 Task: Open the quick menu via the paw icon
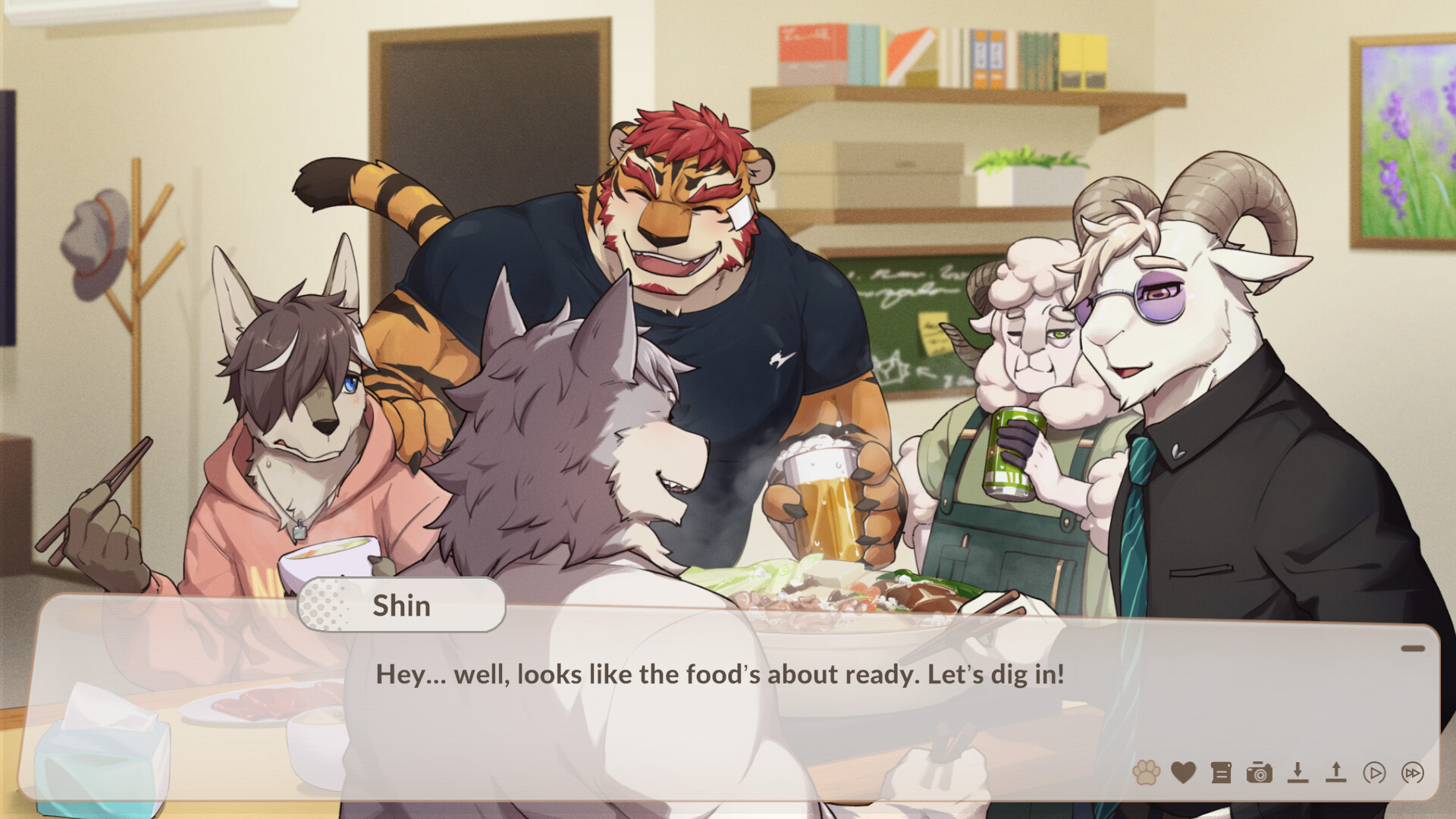pos(1147,773)
